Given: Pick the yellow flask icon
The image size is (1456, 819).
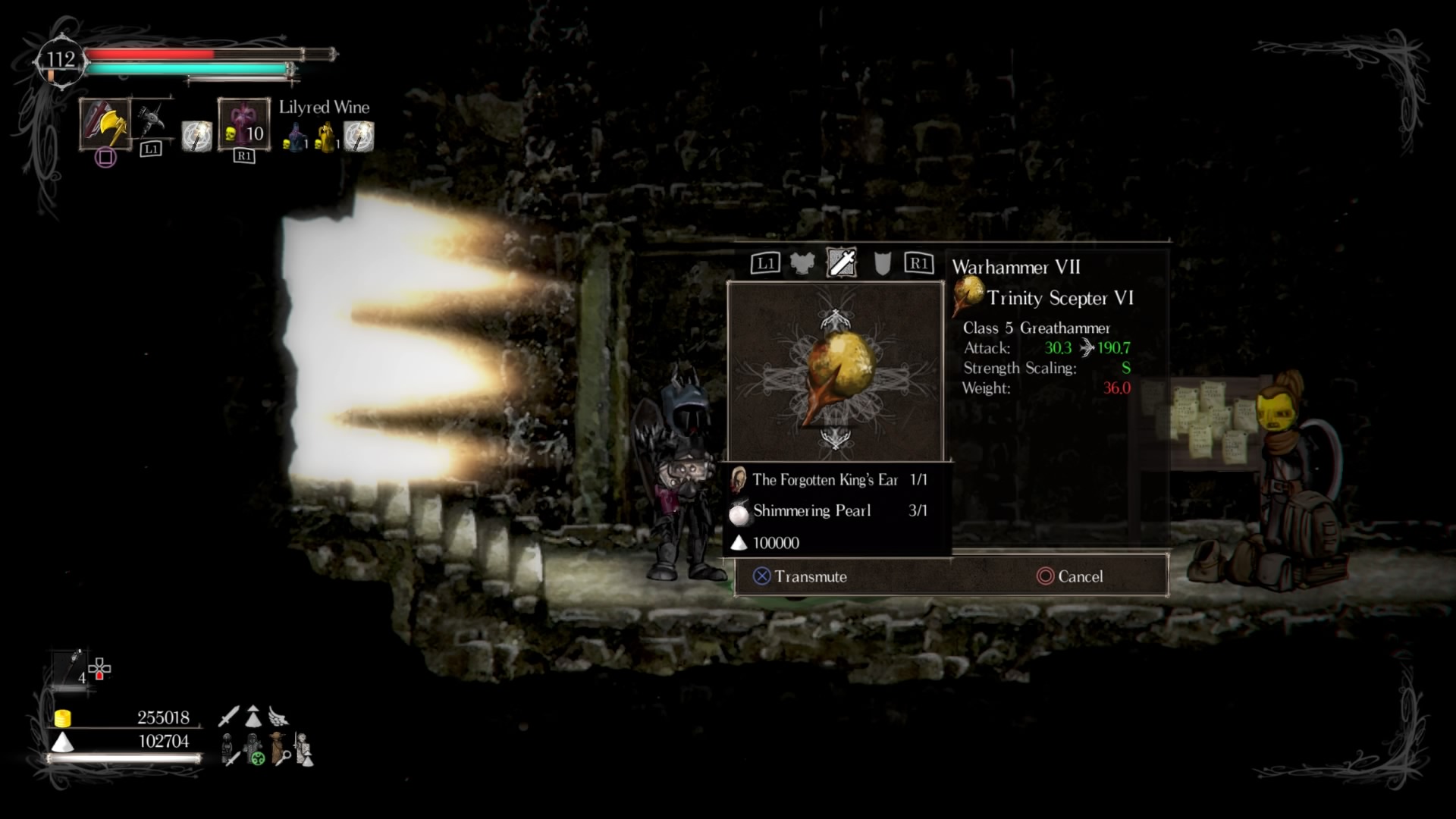Looking at the screenshot, I should click(327, 139).
